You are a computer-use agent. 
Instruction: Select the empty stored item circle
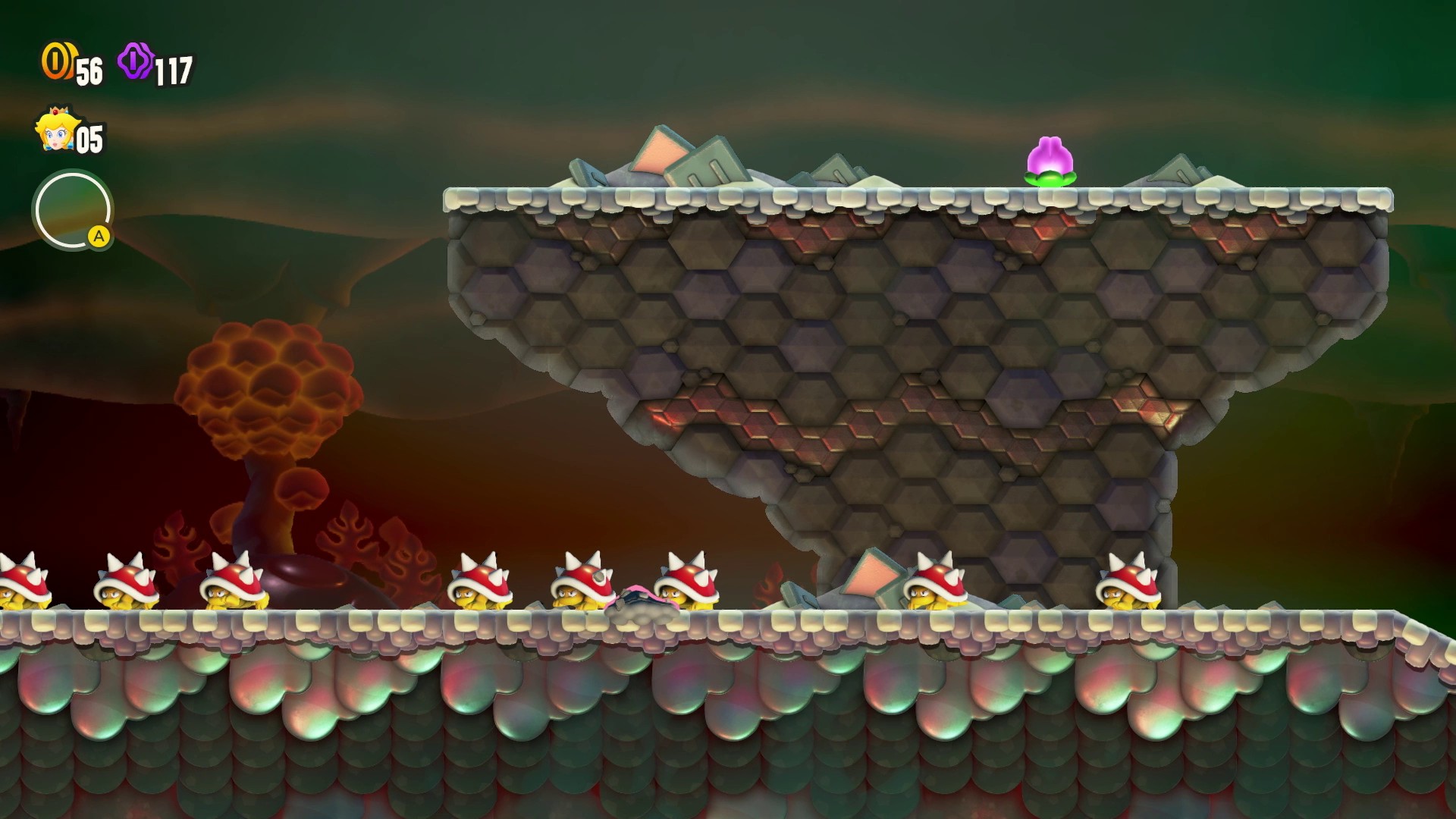coord(72,210)
